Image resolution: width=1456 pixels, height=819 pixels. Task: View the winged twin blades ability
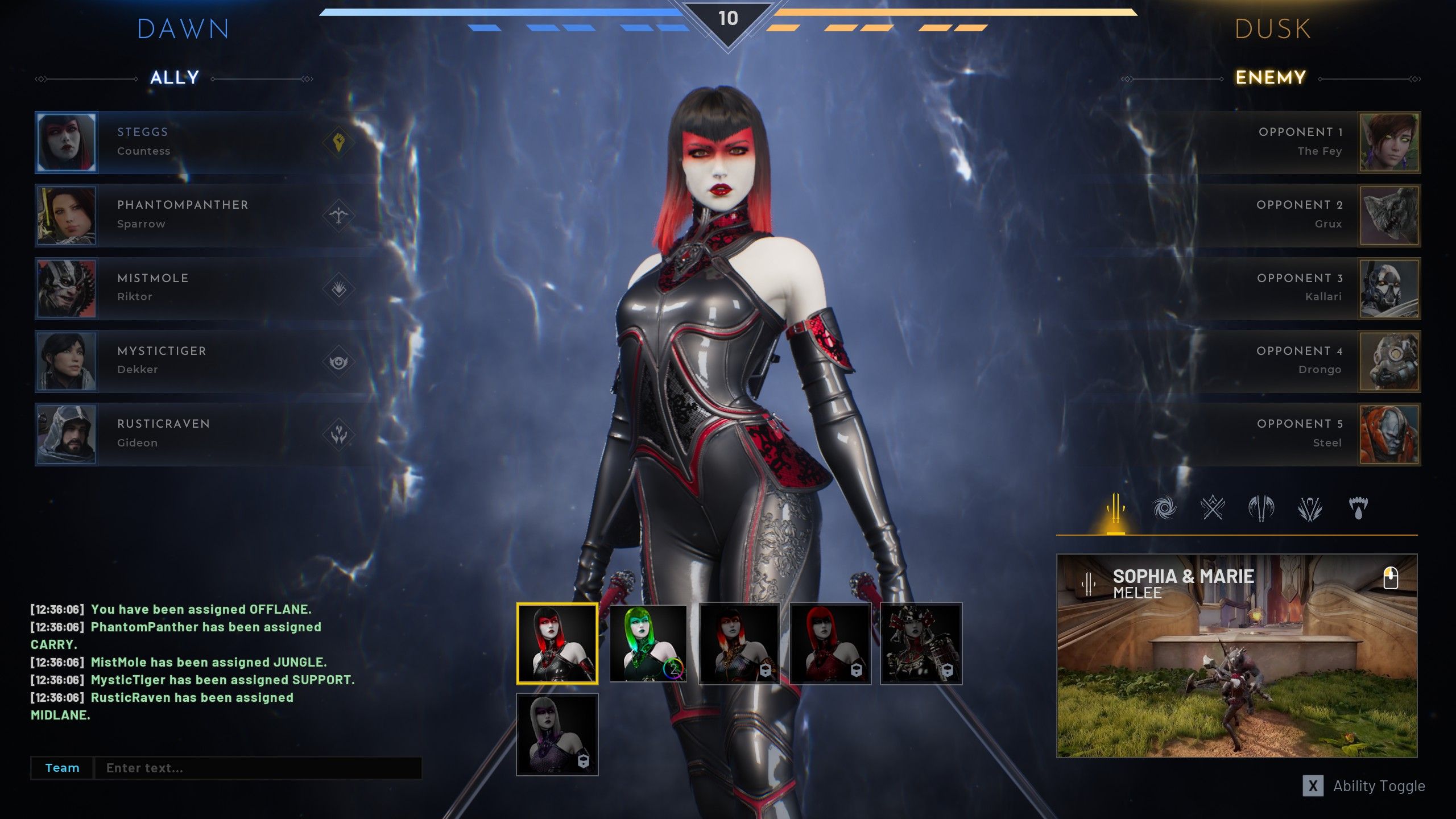point(1261,508)
